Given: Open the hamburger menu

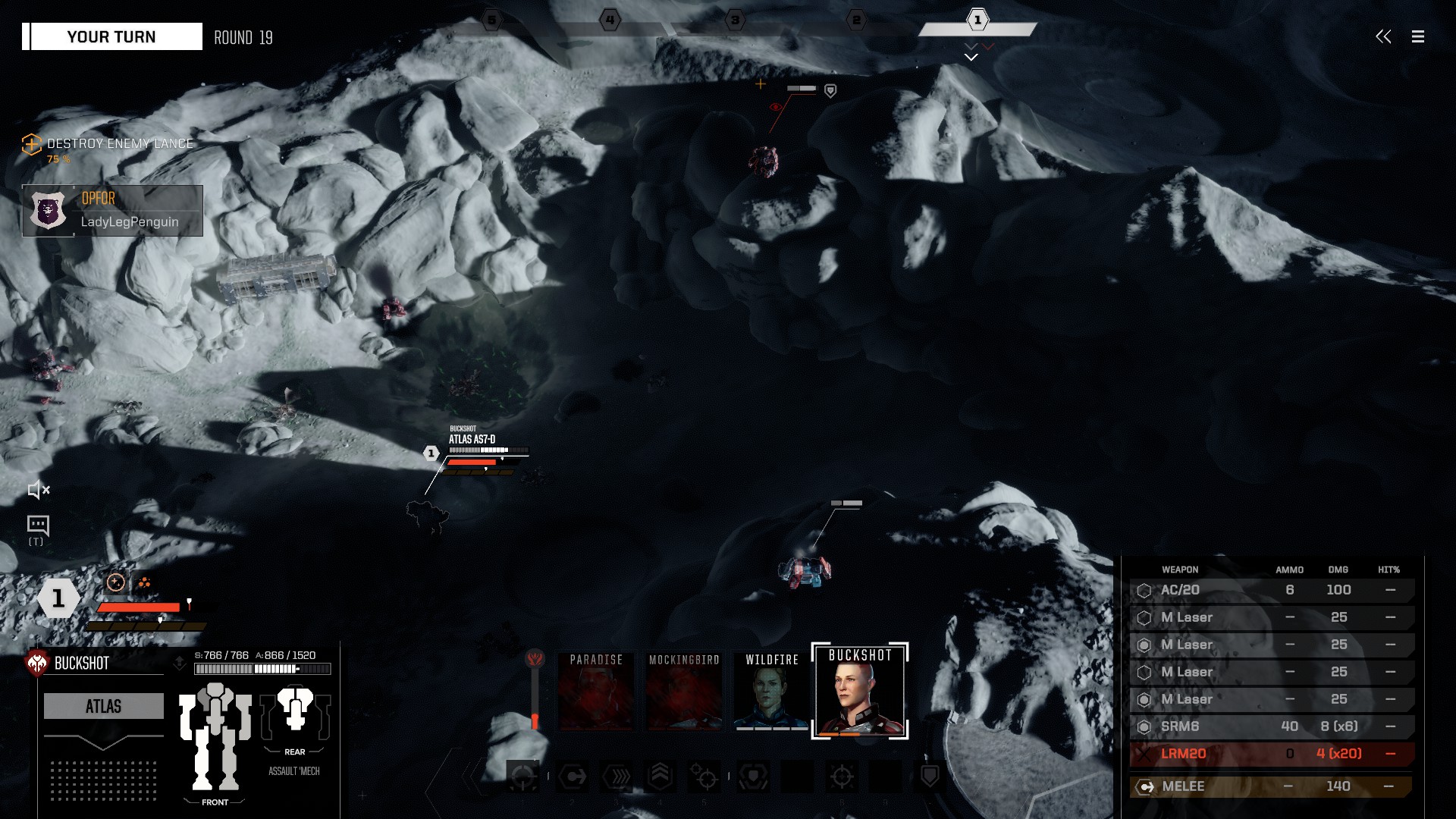Looking at the screenshot, I should pos(1417,36).
